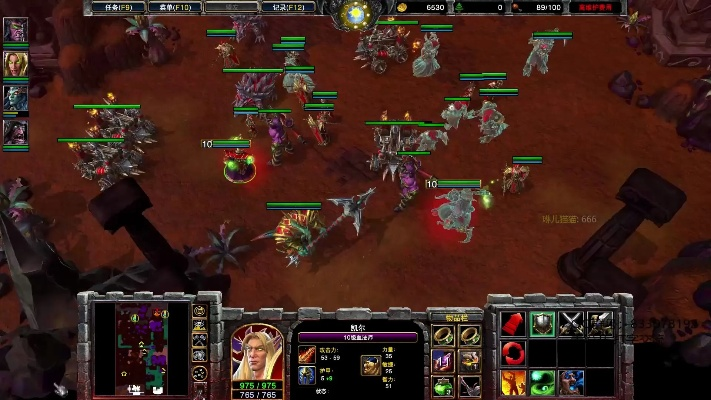Select the blue-skinned naga hero icon
Screen dimensions: 711x400
tap(15, 98)
